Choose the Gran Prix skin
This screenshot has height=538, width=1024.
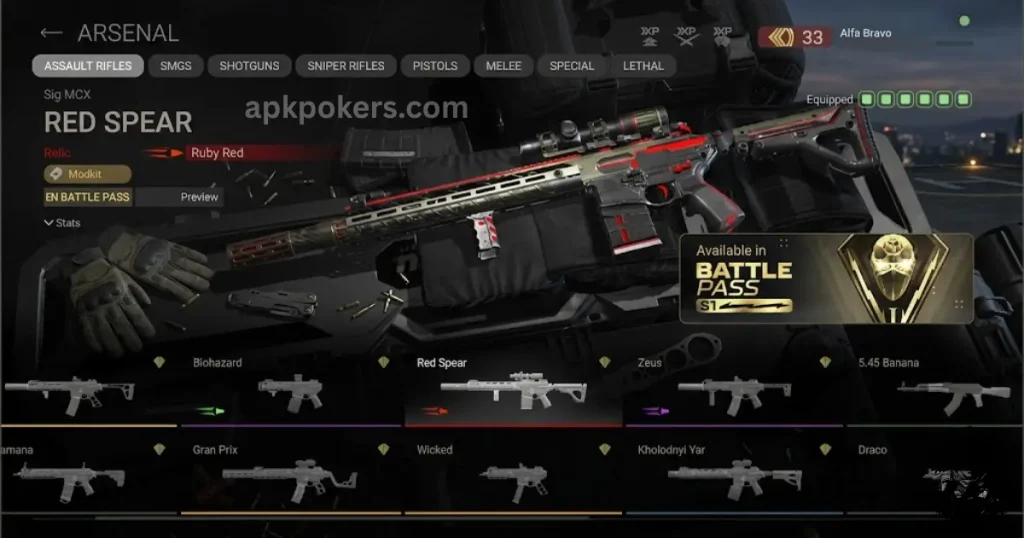[x=290, y=478]
